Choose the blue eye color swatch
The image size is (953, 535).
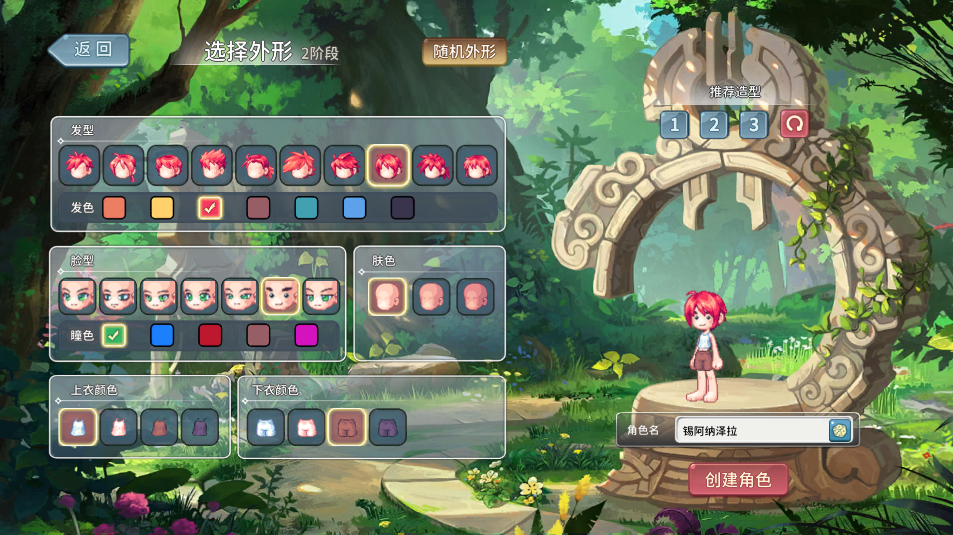pyautogui.click(x=162, y=335)
